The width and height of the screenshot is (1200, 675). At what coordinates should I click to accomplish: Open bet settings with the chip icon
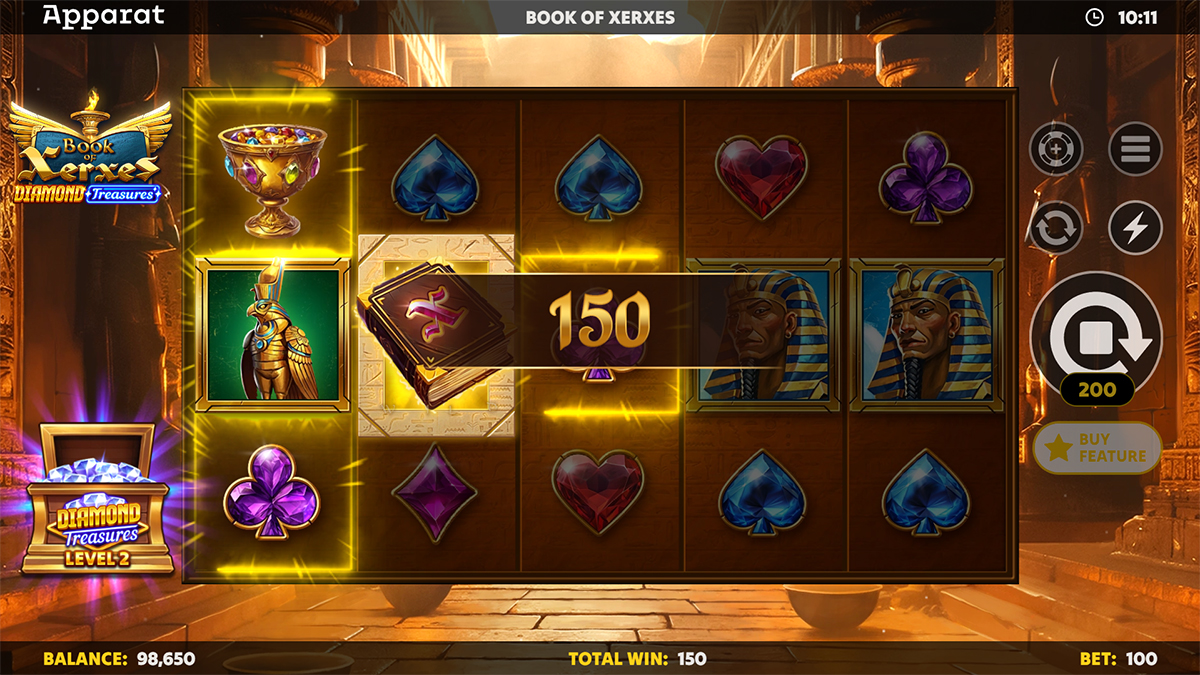[x=1056, y=150]
